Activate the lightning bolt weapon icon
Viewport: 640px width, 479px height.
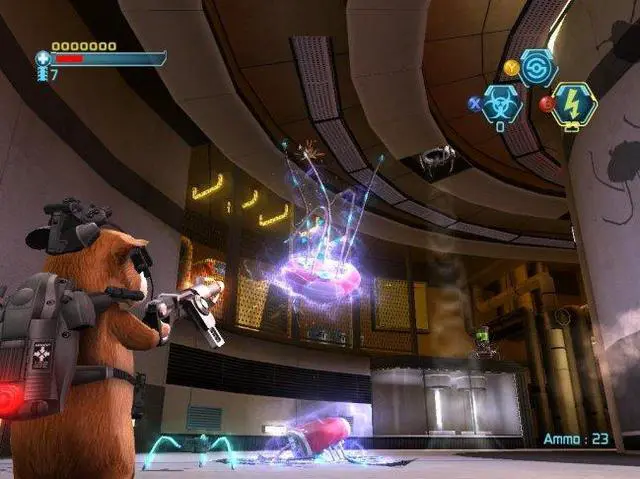(574, 104)
